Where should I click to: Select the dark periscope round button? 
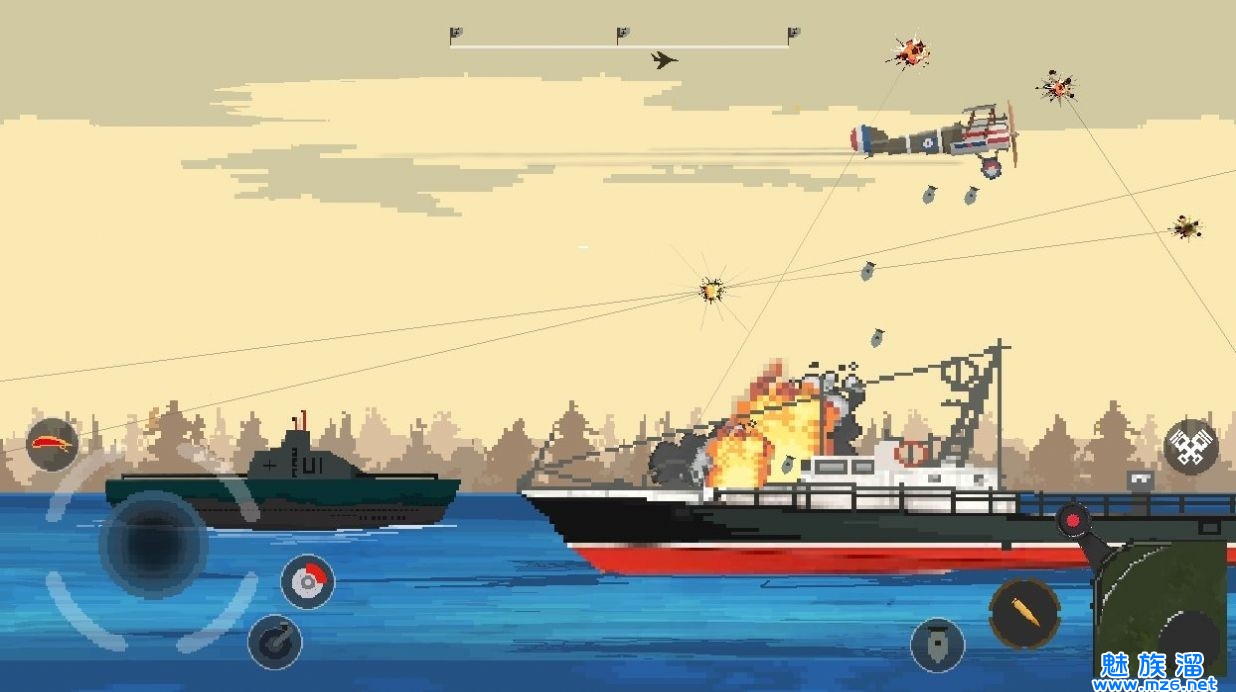pyautogui.click(x=275, y=642)
